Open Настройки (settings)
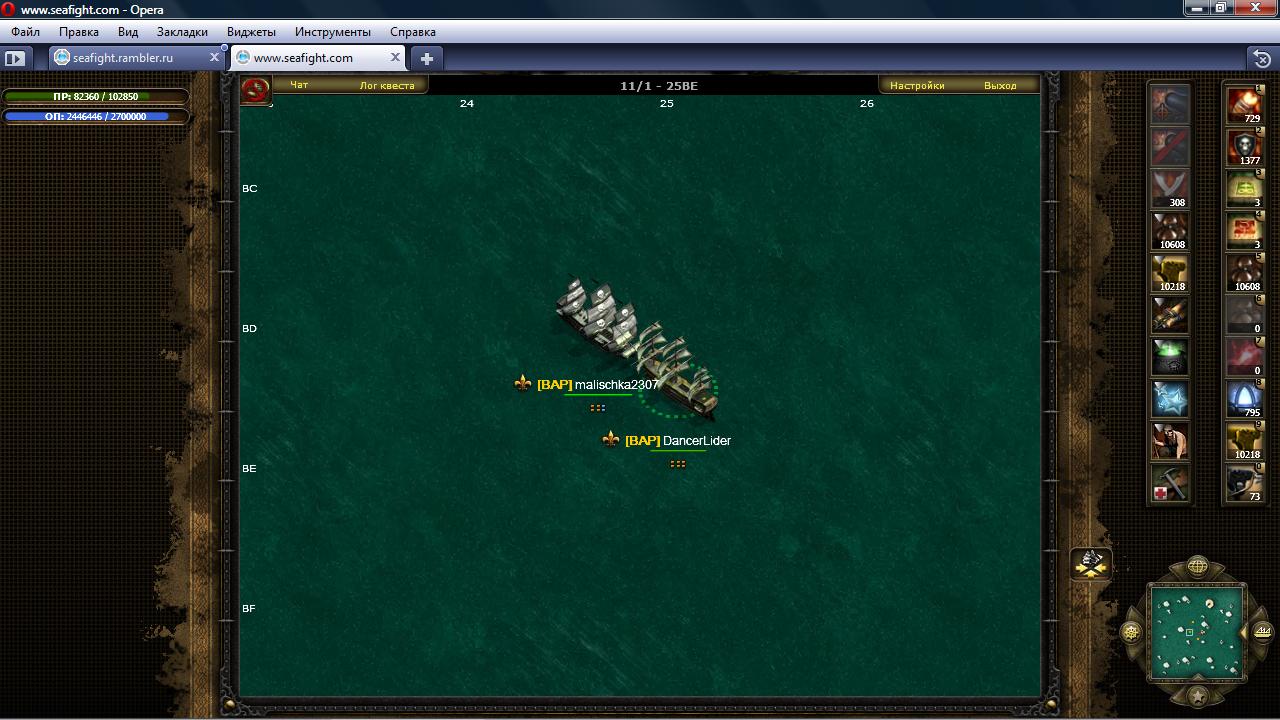The image size is (1280, 720). pyautogui.click(x=917, y=86)
